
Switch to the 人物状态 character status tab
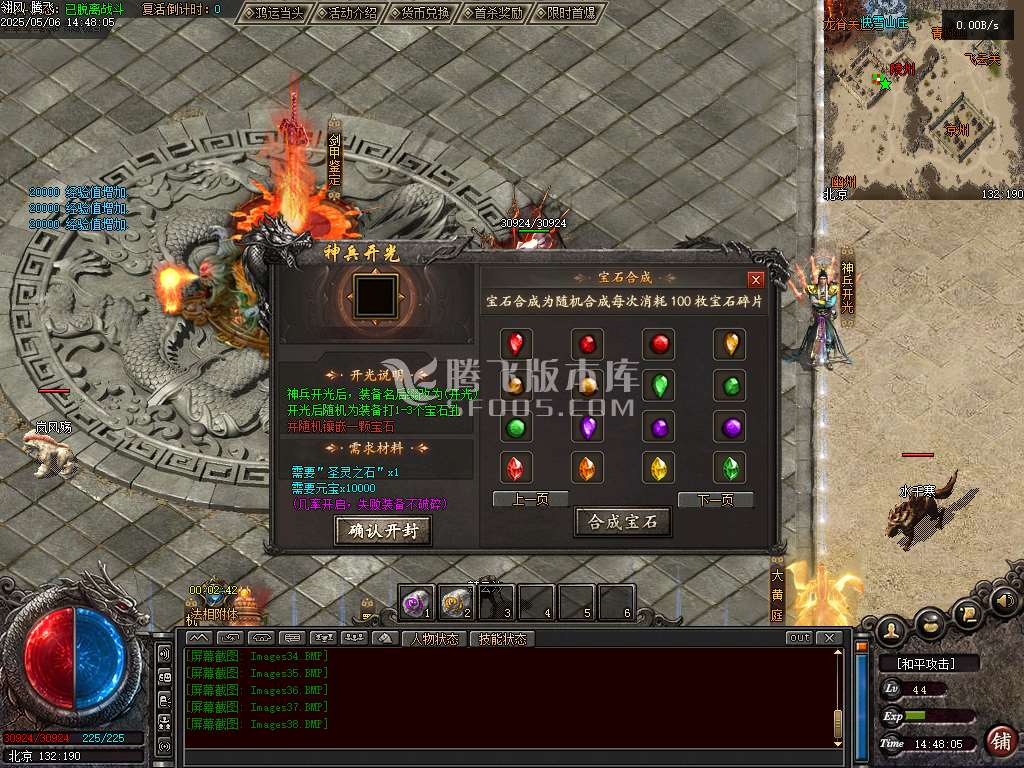point(434,638)
